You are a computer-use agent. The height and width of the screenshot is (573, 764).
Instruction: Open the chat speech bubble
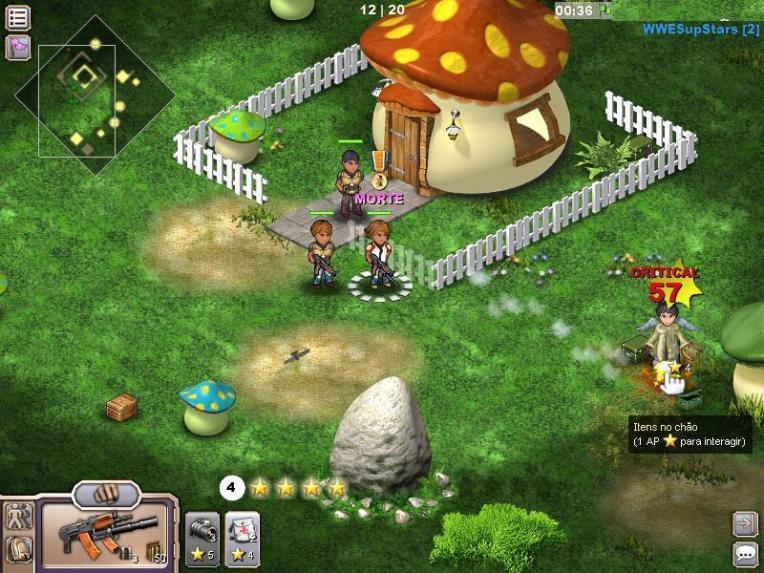(x=745, y=553)
